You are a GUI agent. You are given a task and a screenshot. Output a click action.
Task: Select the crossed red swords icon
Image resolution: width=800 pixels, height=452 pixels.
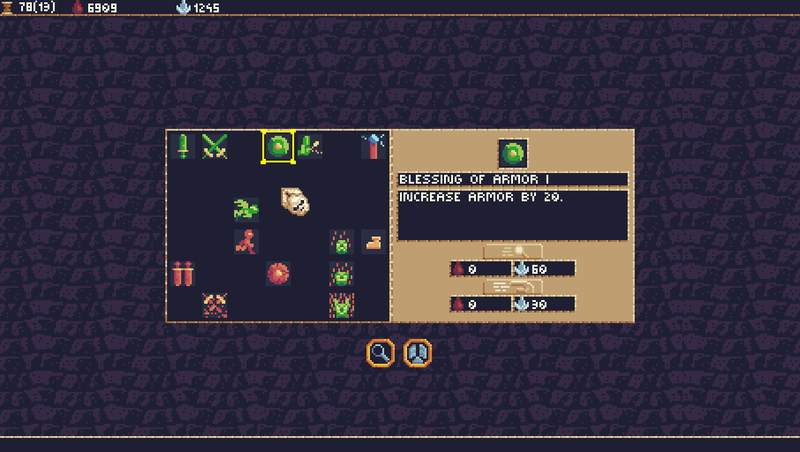coord(214,304)
